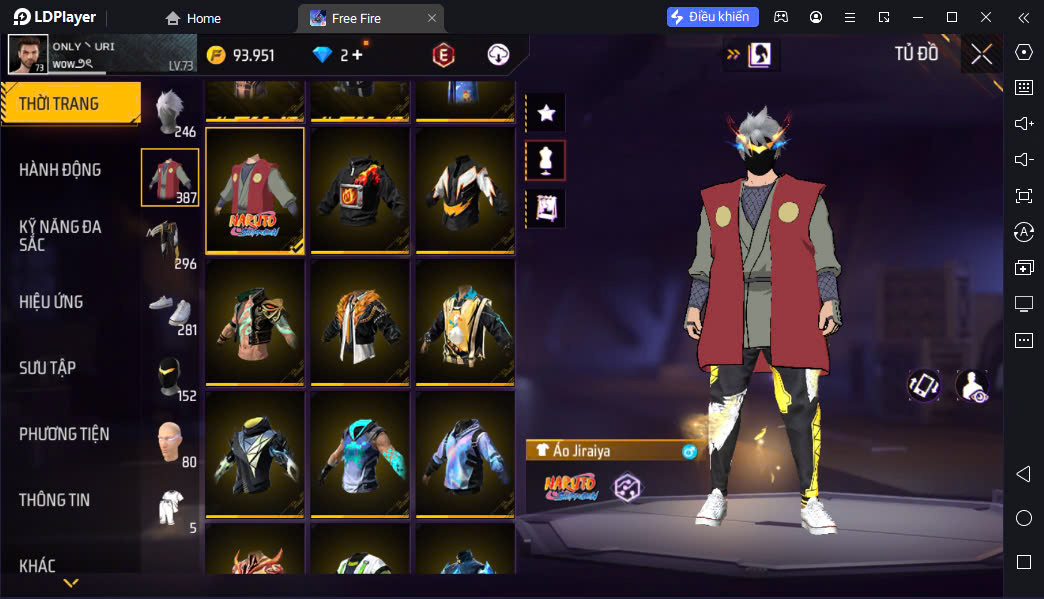The height and width of the screenshot is (599, 1044).
Task: Choose the black hoodie with flame emblem
Action: click(x=360, y=190)
